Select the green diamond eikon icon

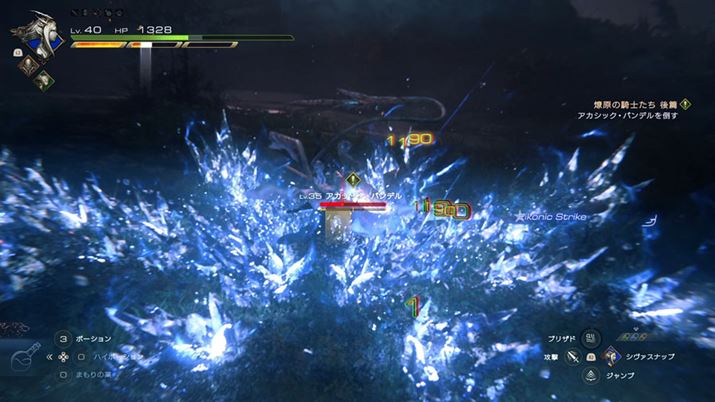[x=43, y=83]
